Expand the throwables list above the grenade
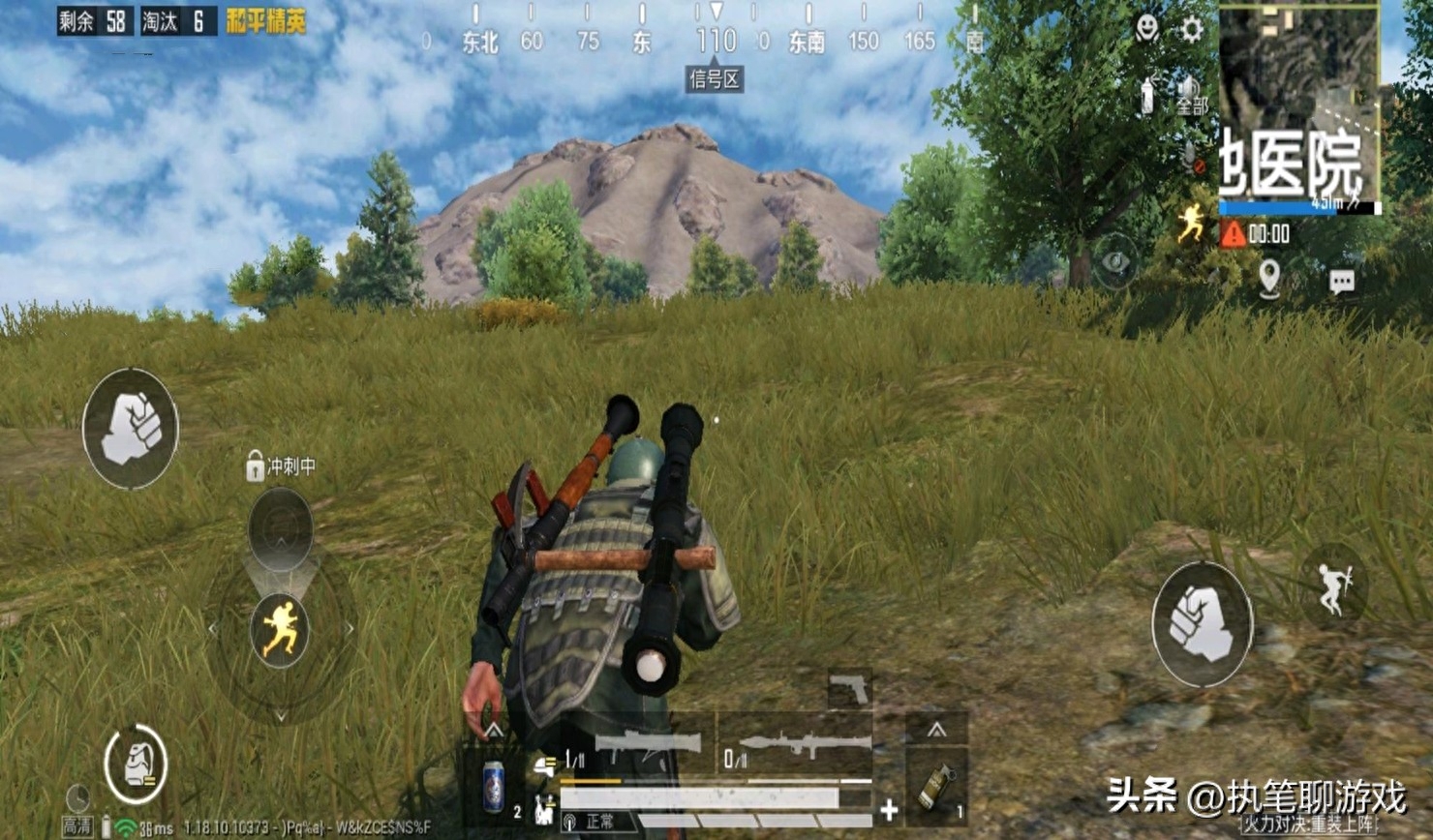The width and height of the screenshot is (1433, 840). click(935, 730)
